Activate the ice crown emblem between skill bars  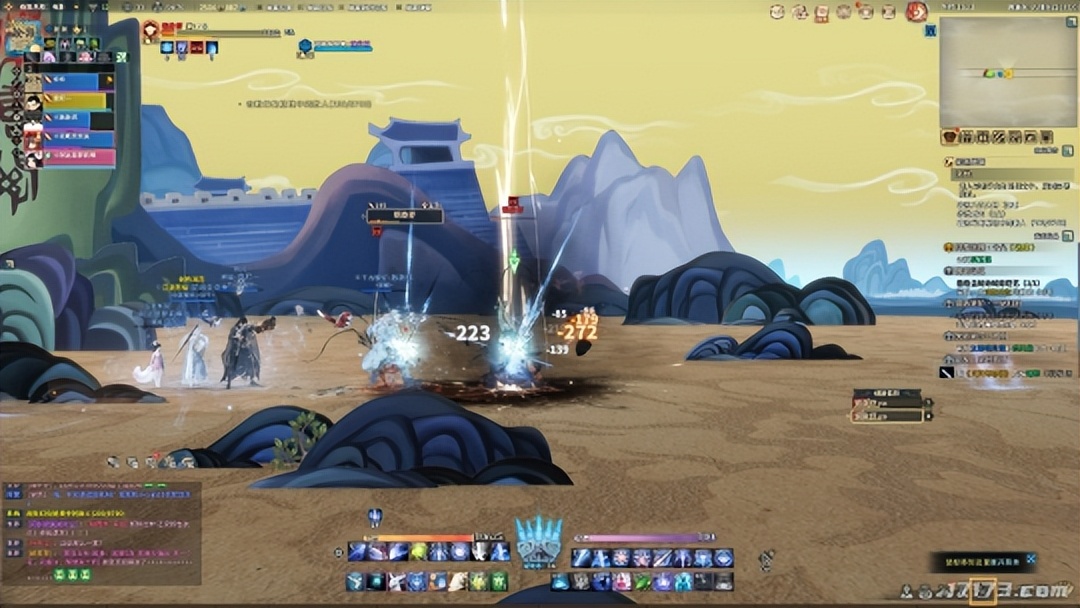[540, 543]
